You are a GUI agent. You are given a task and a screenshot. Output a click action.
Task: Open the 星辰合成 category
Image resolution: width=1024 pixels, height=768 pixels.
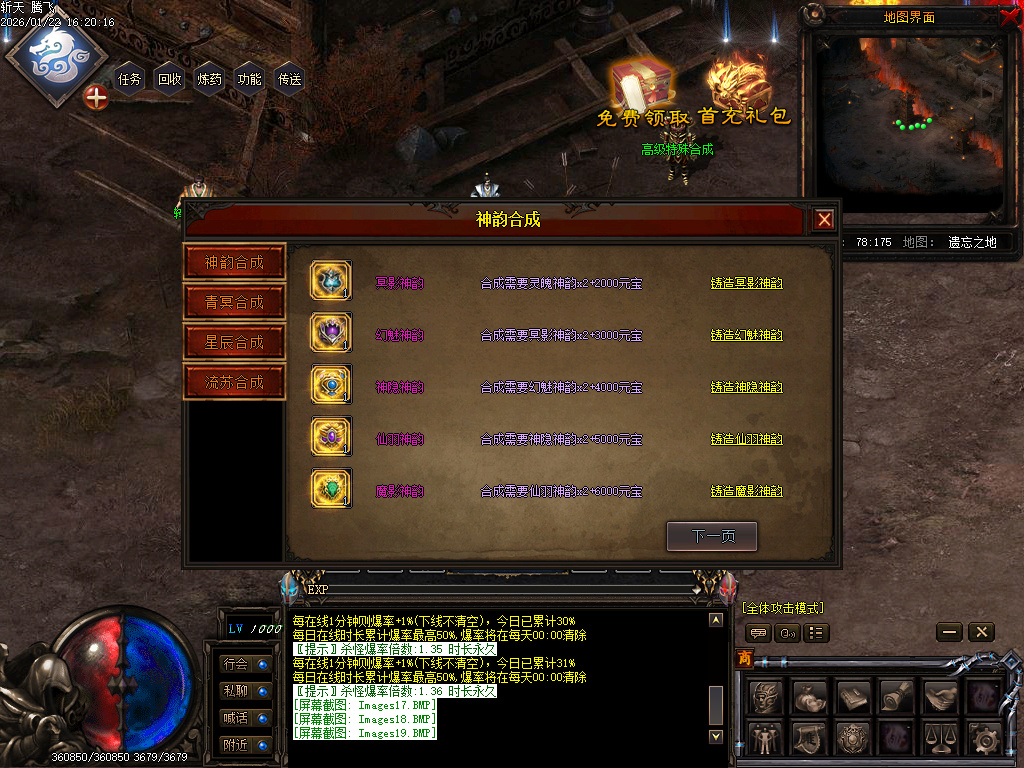(x=235, y=342)
